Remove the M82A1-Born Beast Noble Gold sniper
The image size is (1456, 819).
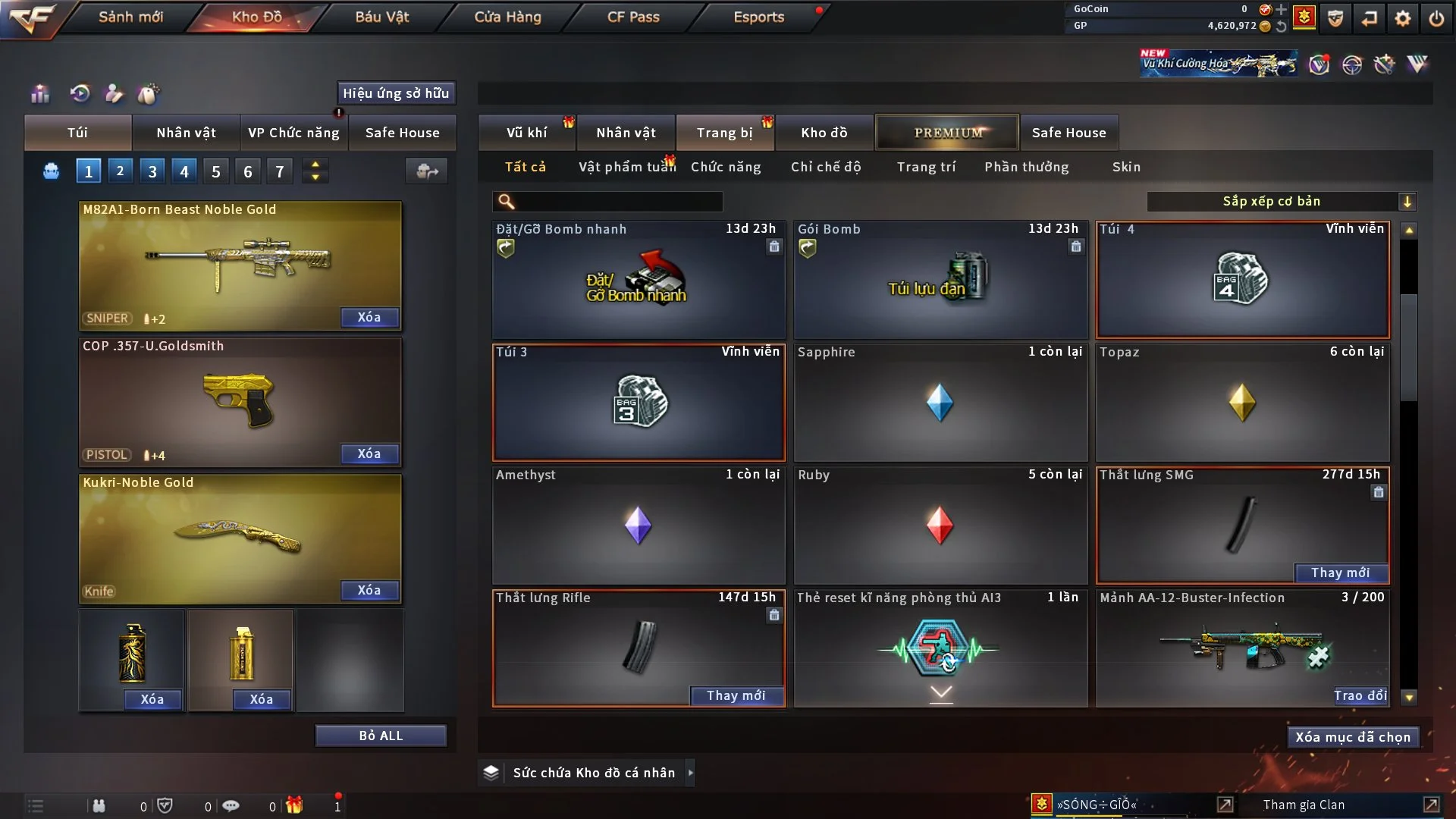click(x=369, y=318)
